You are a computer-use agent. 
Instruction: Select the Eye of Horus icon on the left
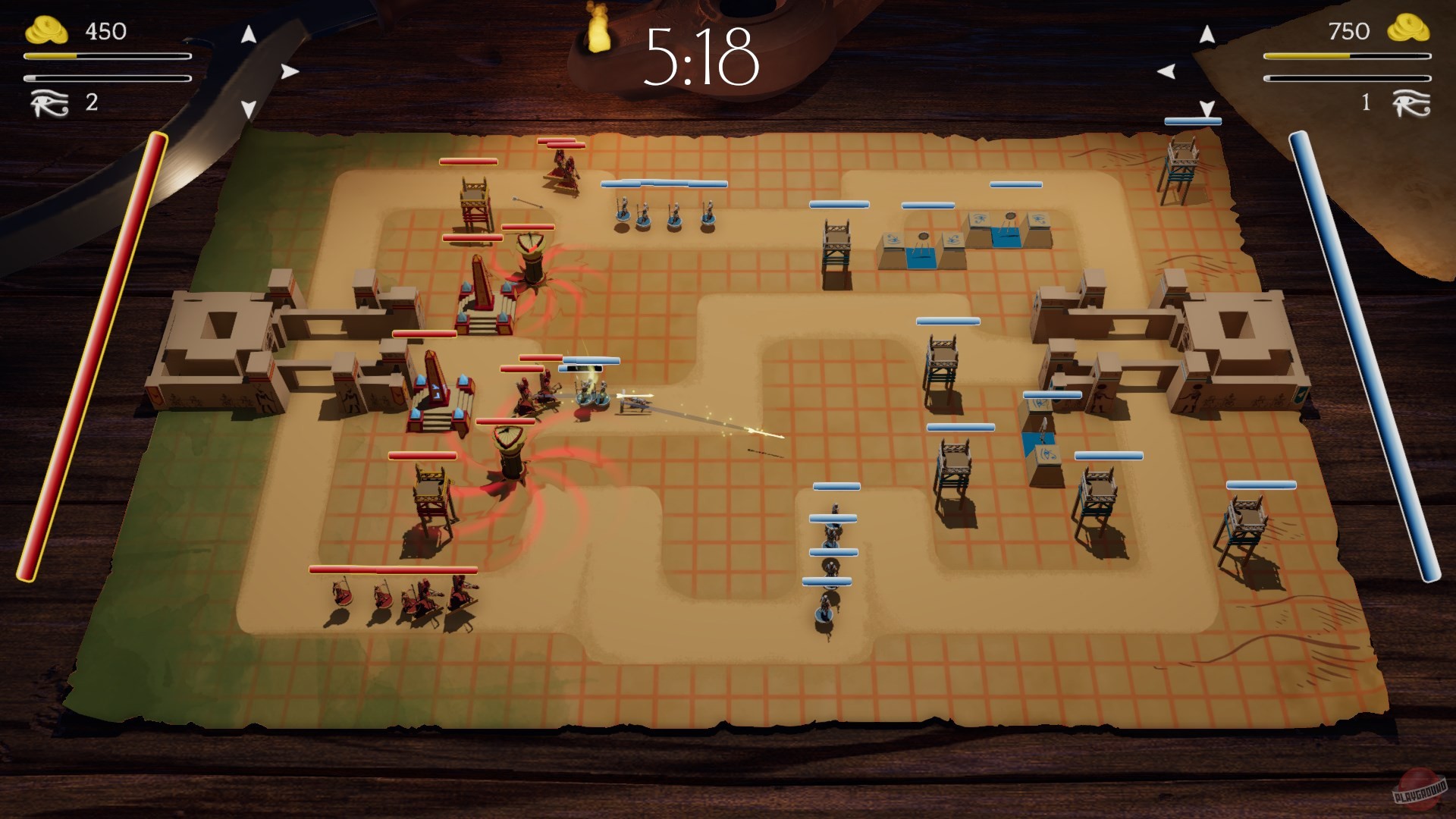50,102
